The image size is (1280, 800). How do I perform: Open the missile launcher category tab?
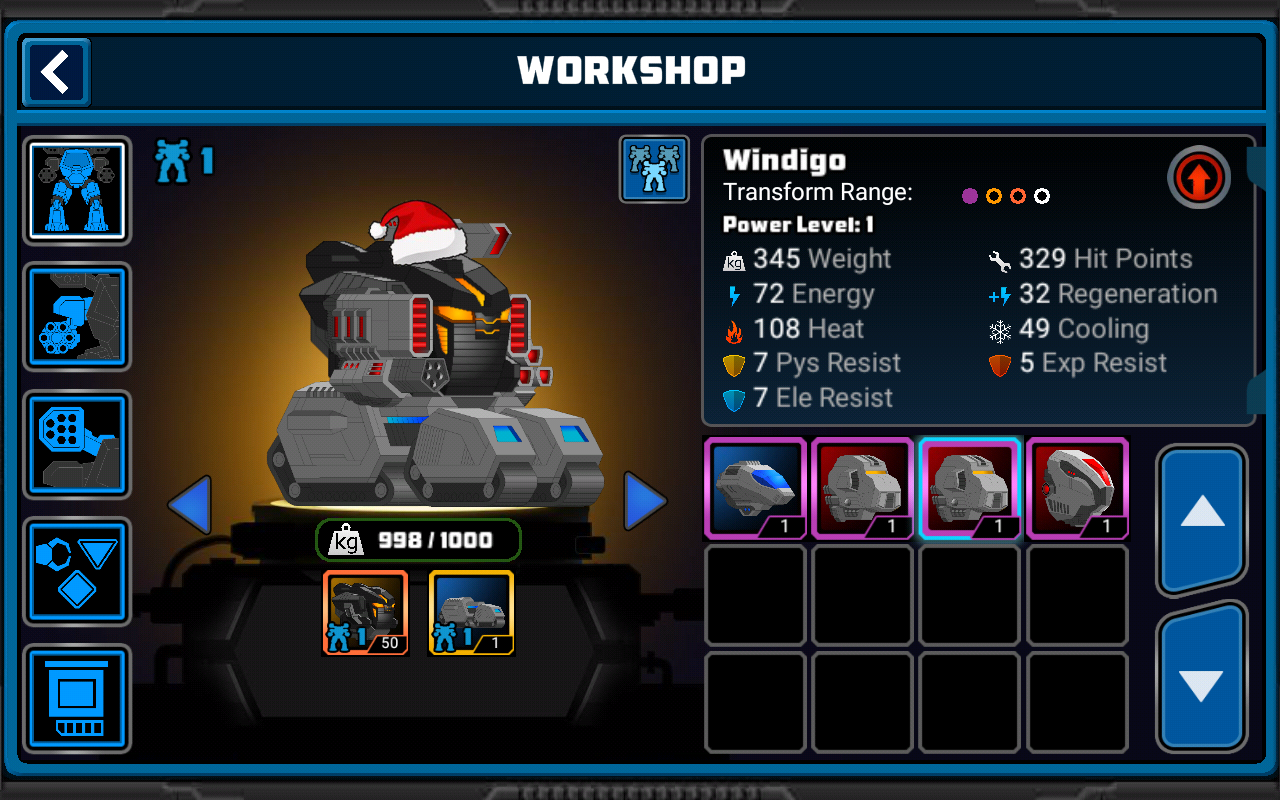(x=77, y=444)
